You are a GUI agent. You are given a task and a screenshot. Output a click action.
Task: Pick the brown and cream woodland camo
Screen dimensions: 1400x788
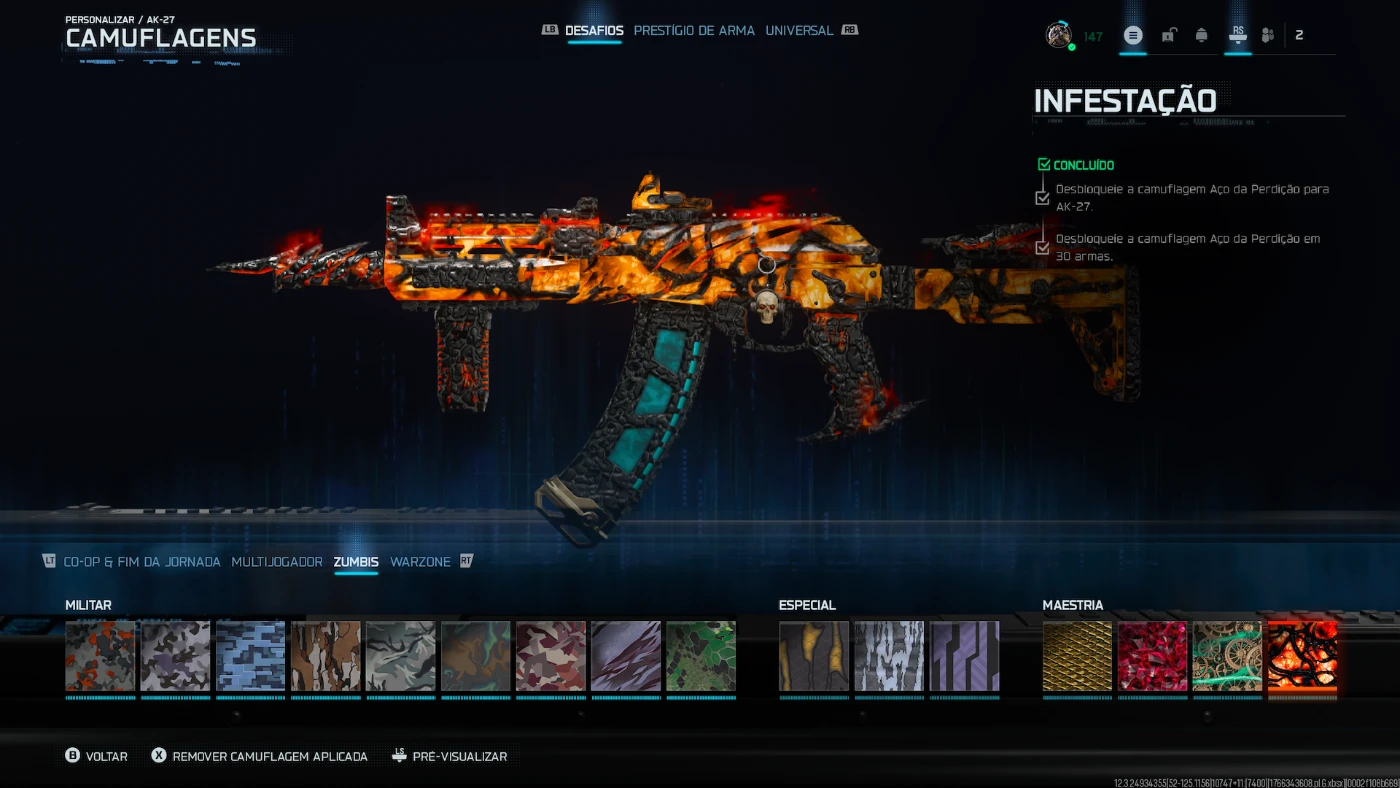coord(326,656)
